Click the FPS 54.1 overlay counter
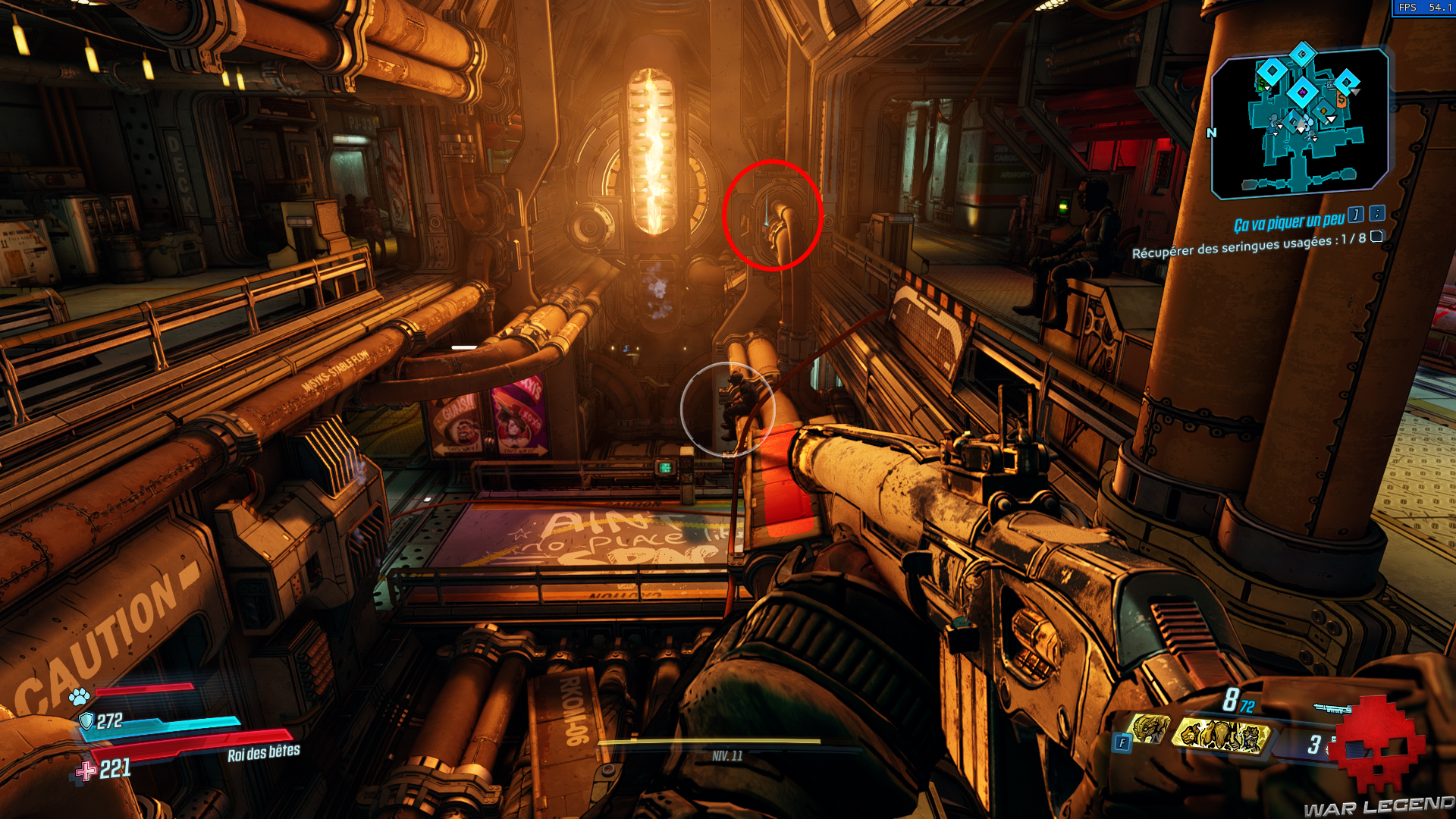This screenshot has width=1456, height=819. pos(1426,8)
